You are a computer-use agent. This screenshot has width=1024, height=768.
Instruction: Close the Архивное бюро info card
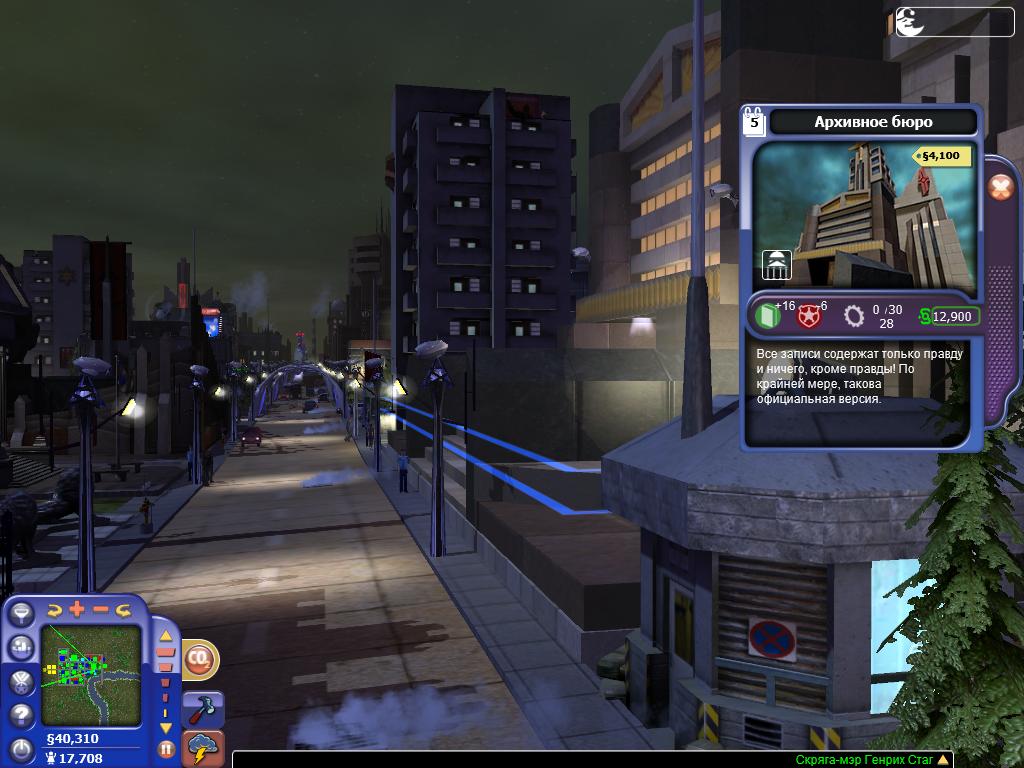click(1000, 187)
